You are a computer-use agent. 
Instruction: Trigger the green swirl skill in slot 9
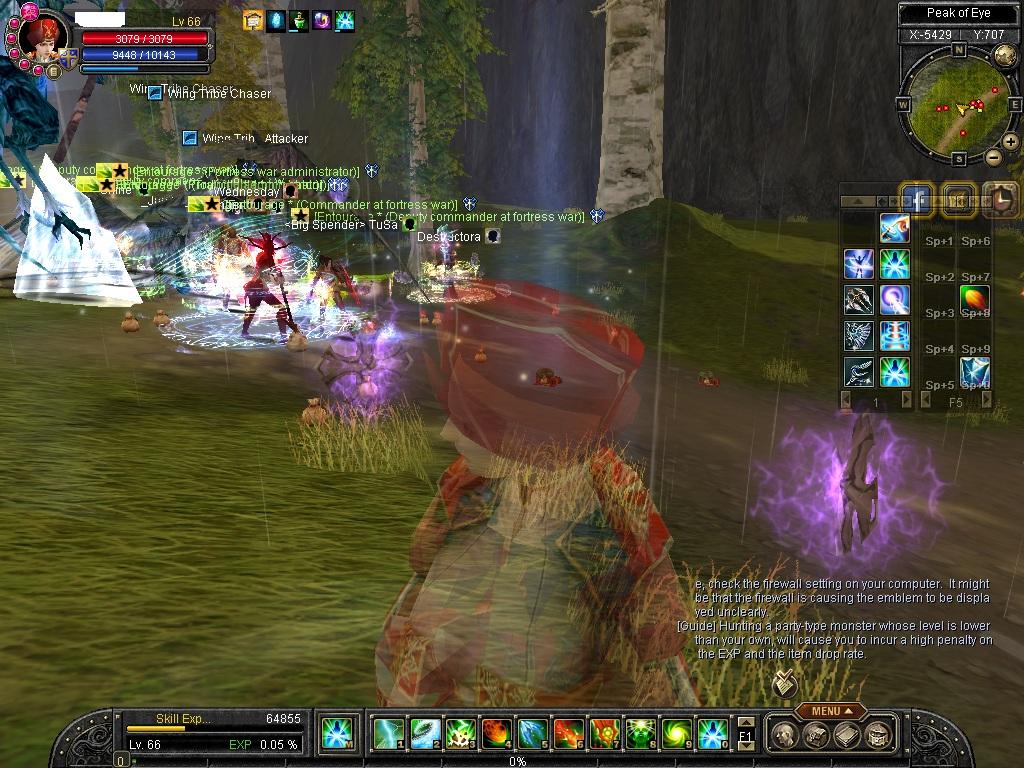coord(677,735)
